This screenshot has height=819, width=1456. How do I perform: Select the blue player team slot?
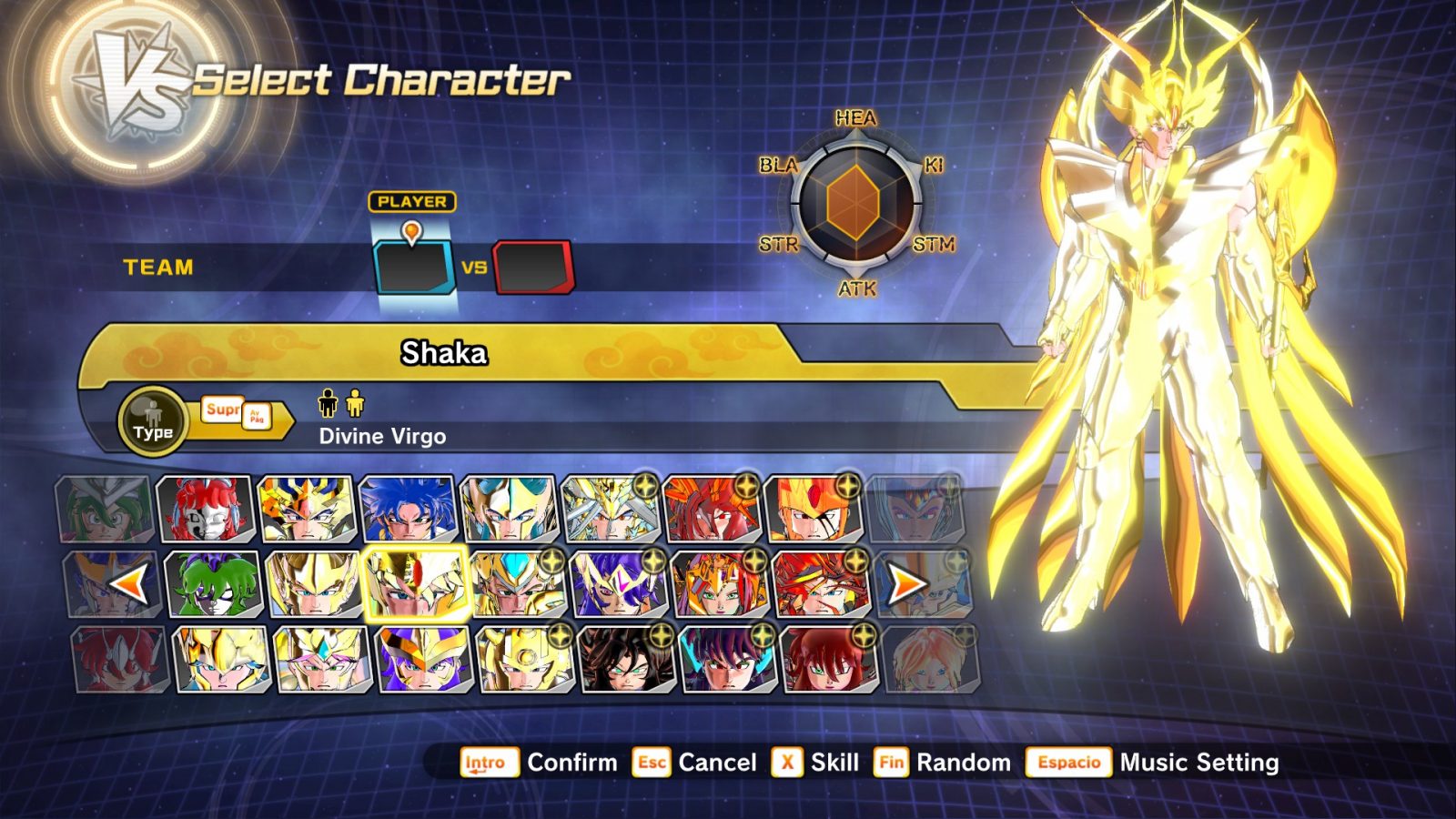point(412,268)
